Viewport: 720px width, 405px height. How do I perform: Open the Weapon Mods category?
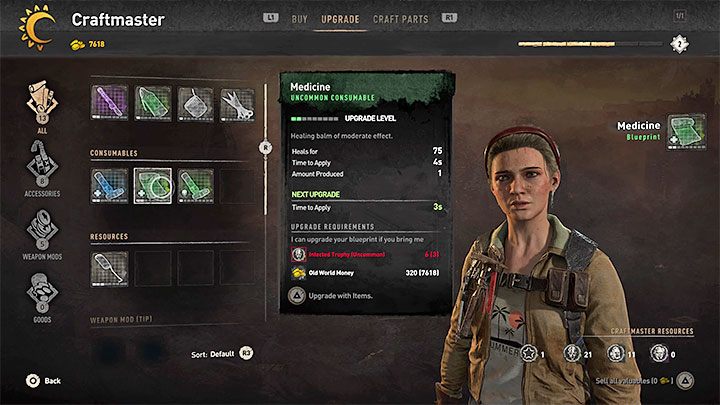click(40, 232)
